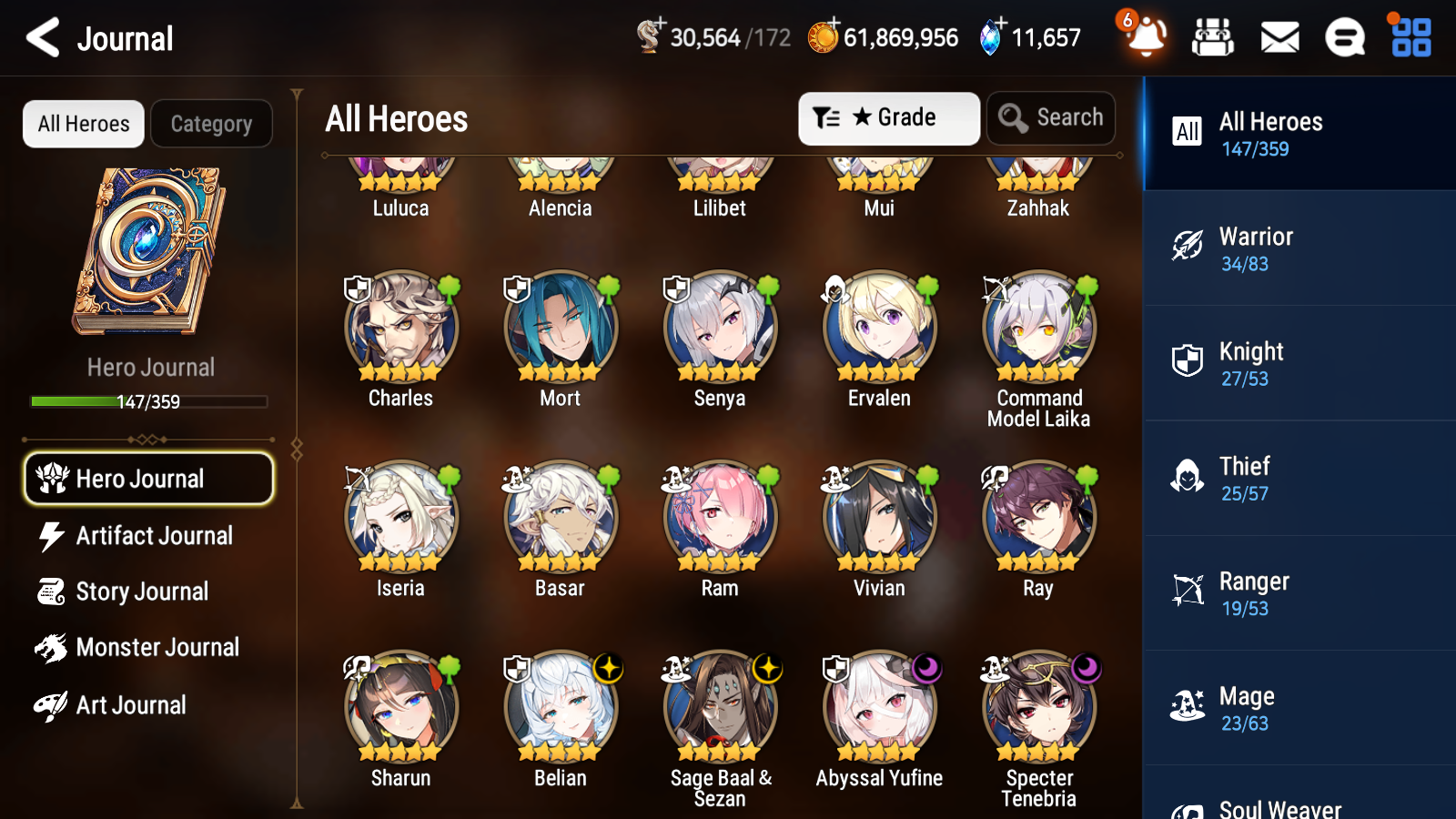
Task: Select the All Heroes tab
Action: click(83, 124)
